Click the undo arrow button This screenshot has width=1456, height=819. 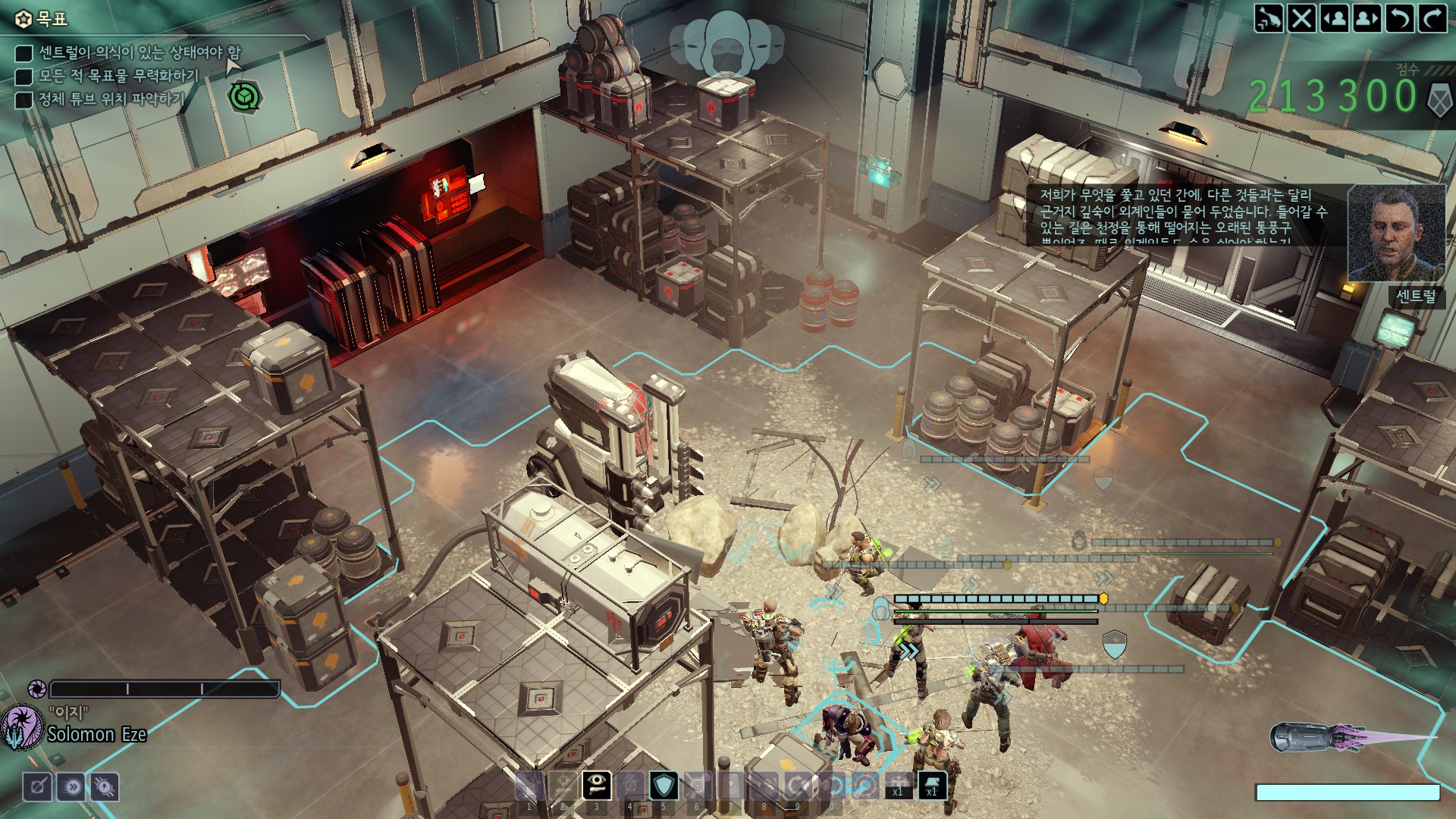click(1399, 18)
